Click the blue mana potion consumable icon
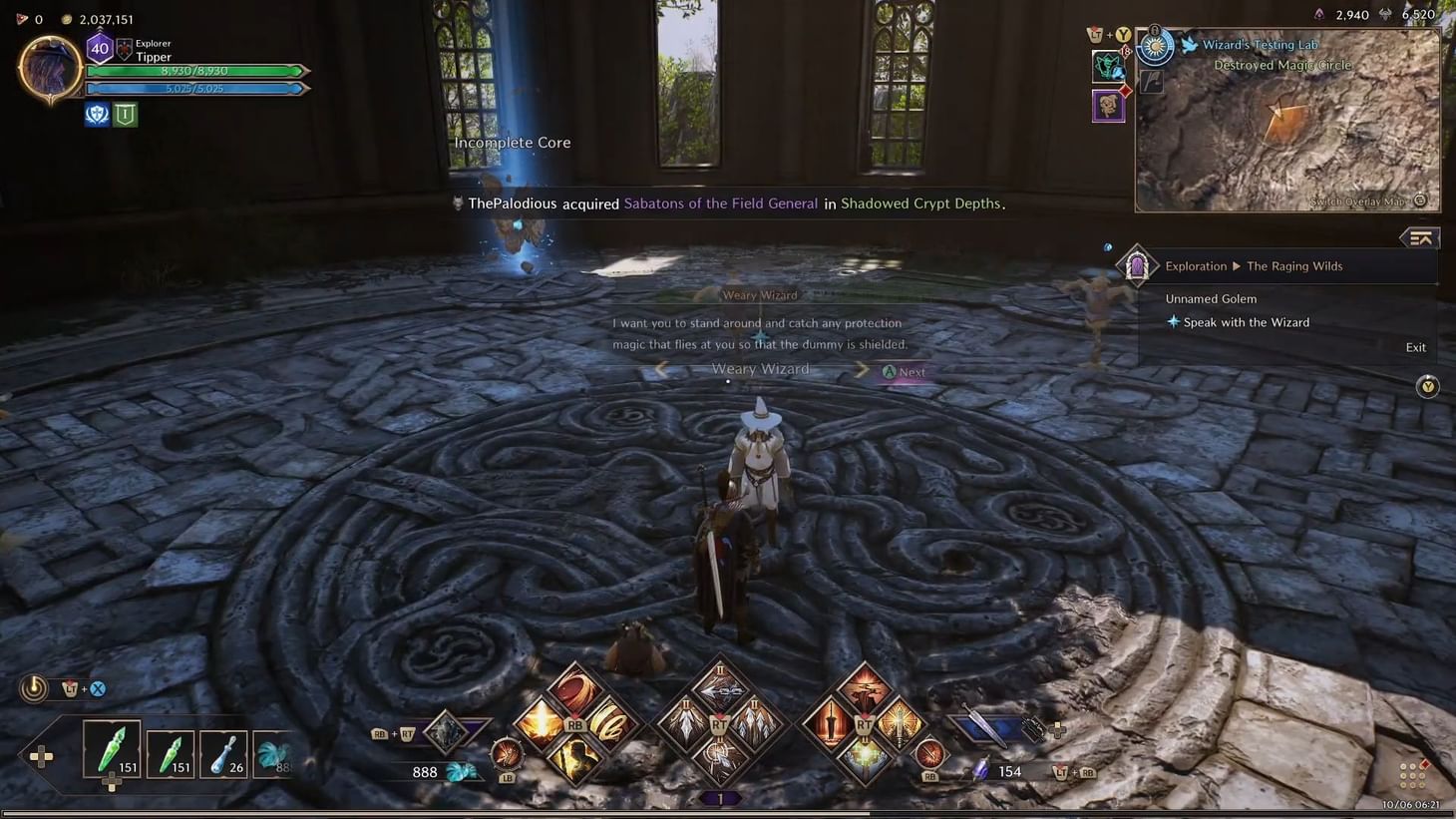1456x819 pixels. (x=223, y=753)
